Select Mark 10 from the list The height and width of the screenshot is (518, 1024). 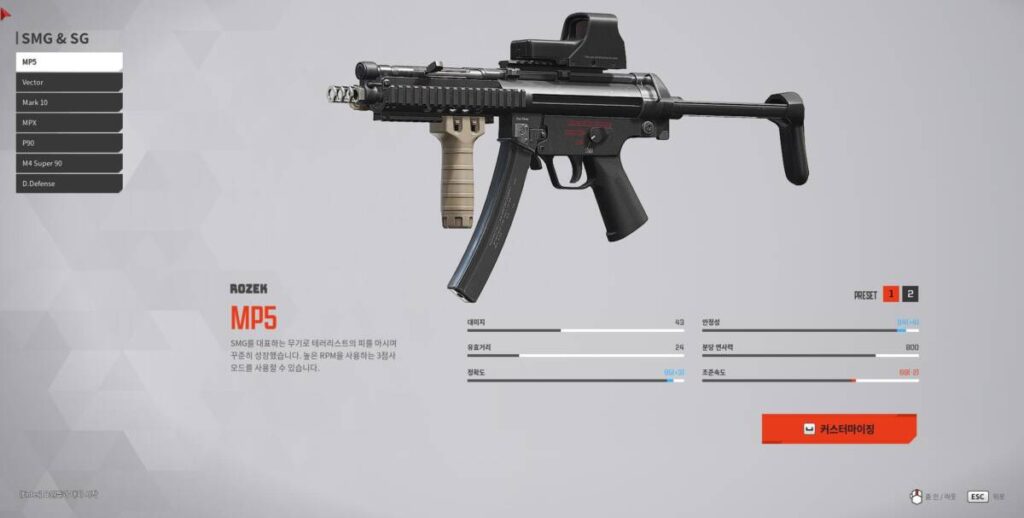click(69, 102)
